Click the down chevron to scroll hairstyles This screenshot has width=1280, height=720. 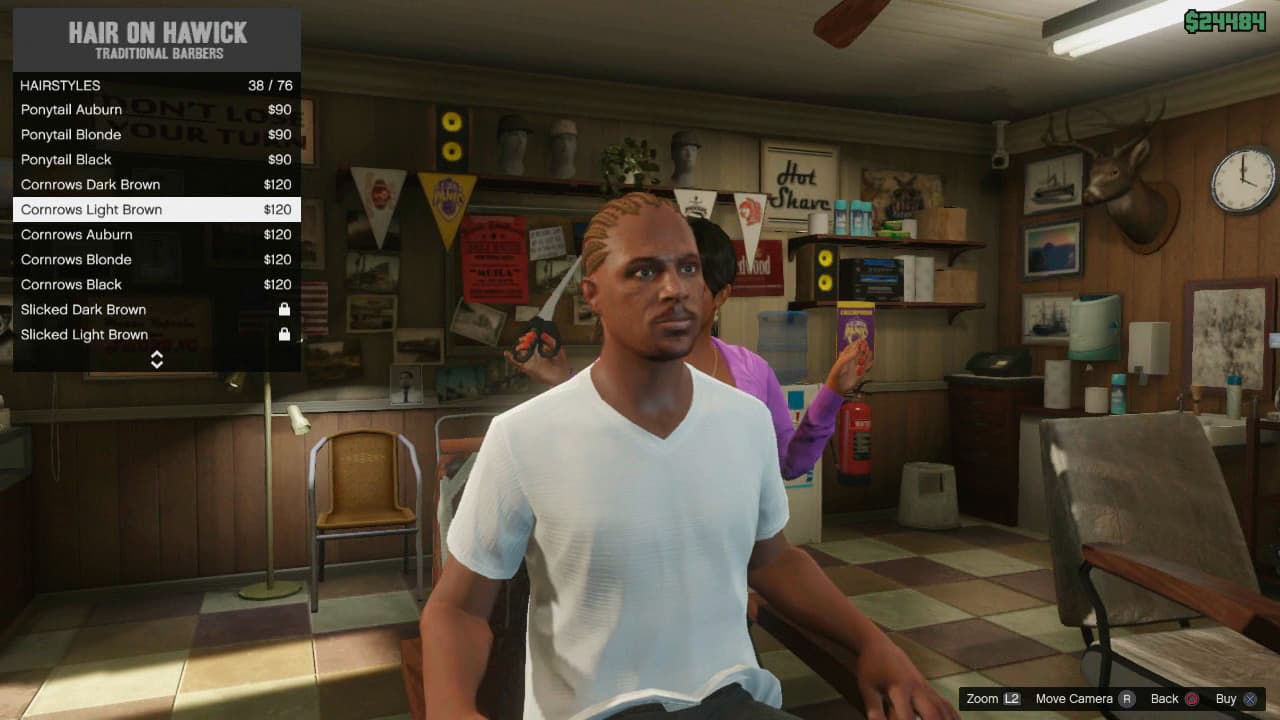coord(157,364)
